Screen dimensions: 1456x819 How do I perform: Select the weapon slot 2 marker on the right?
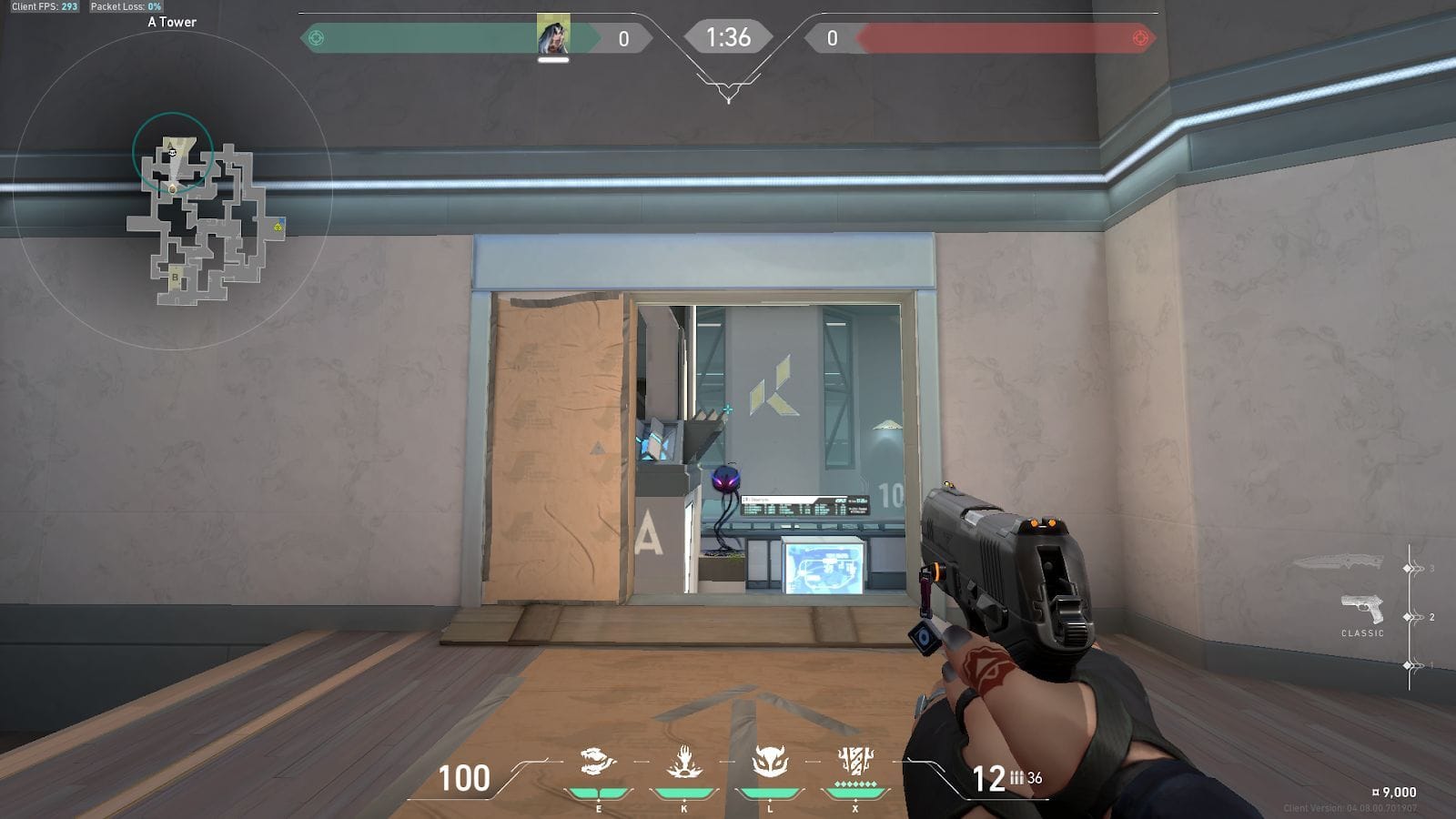click(x=1407, y=616)
